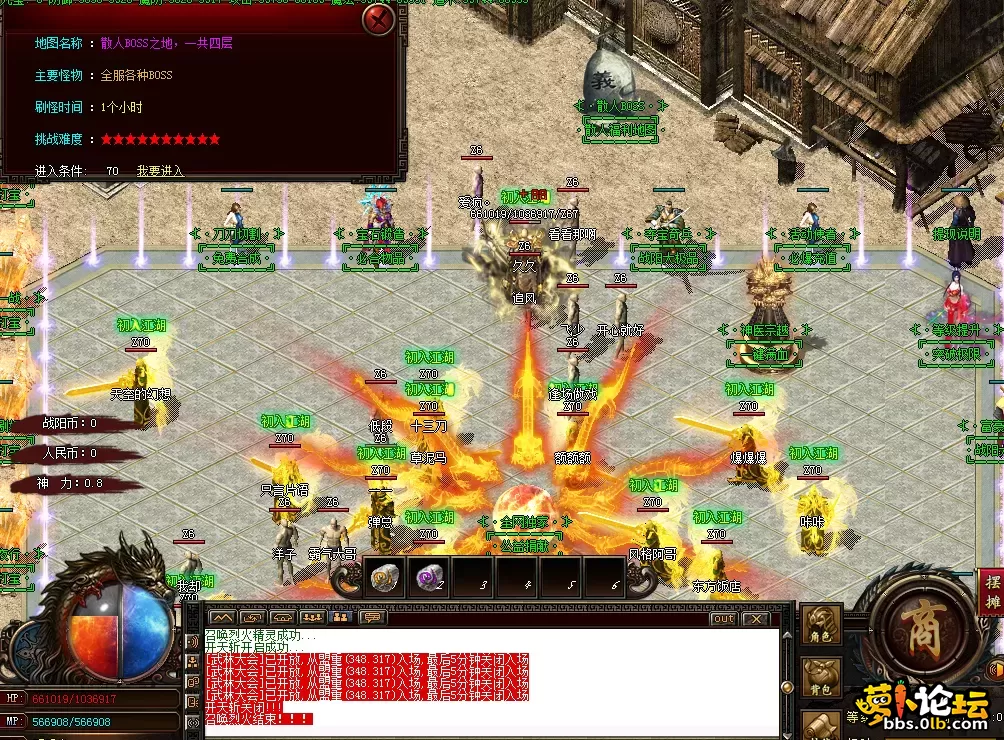1004x740 pixels.
Task: Use the scroll item in hotbar slot one
Action: [383, 576]
